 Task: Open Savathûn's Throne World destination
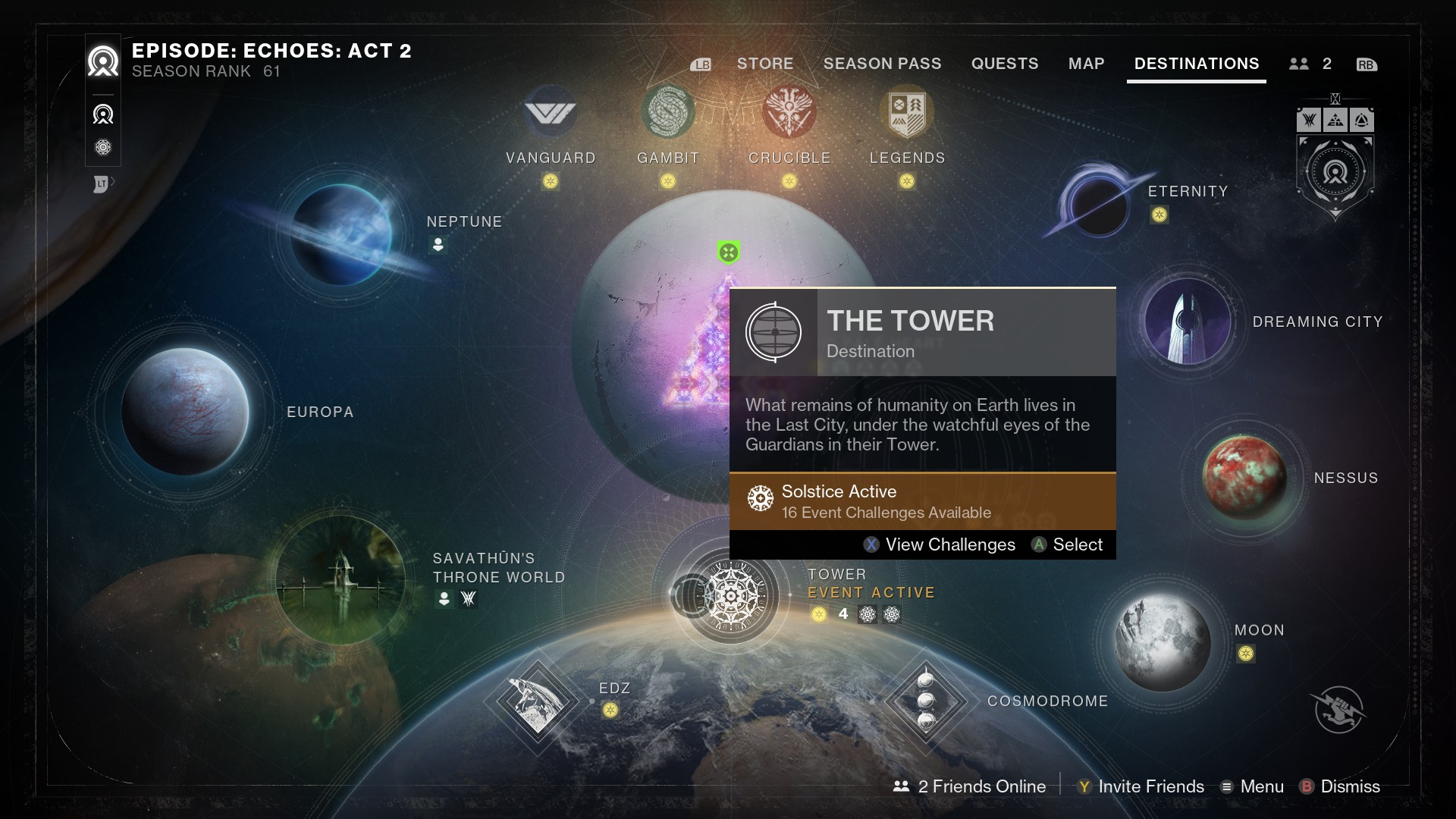[340, 580]
